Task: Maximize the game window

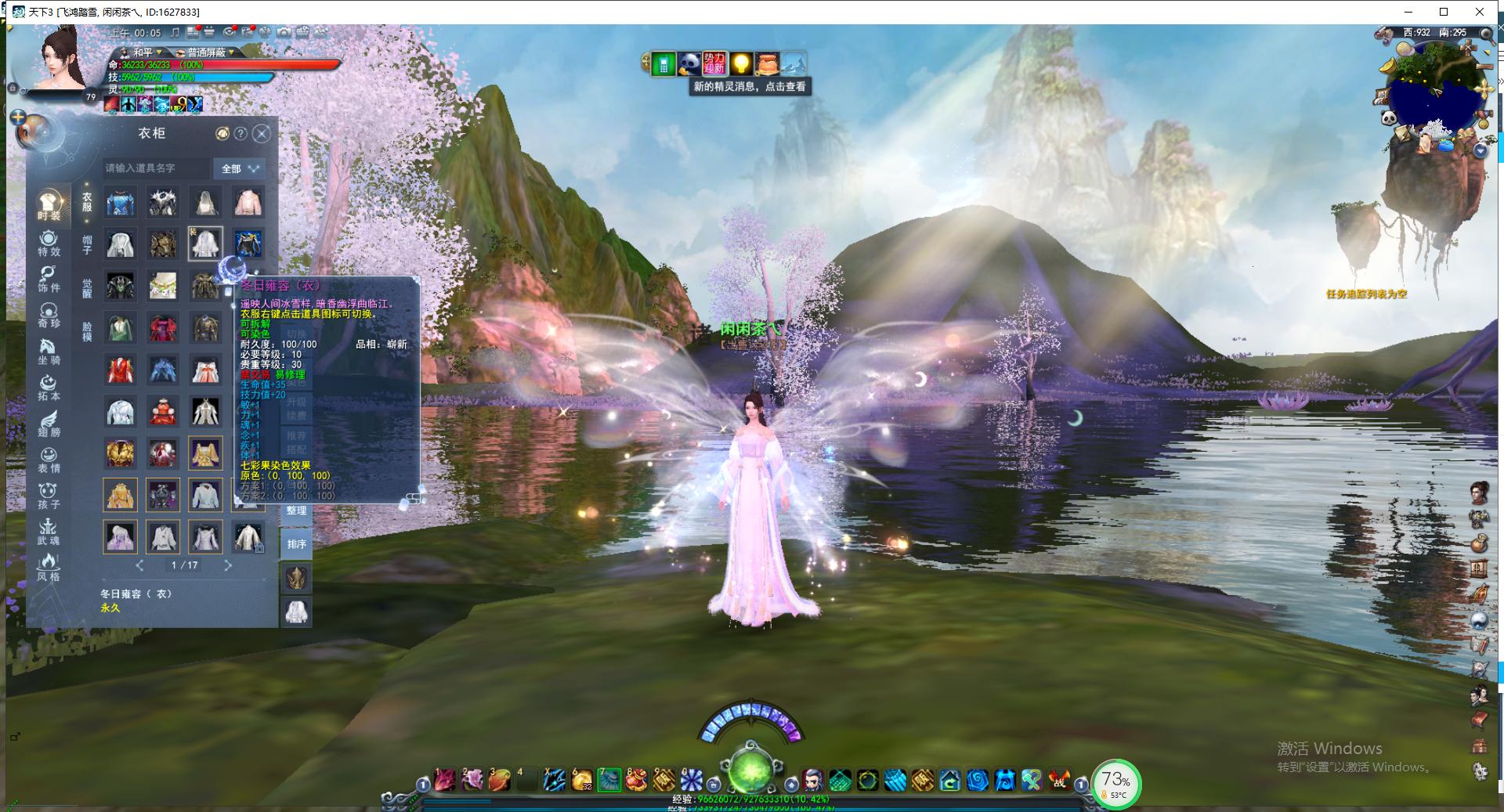Action: pos(1444,12)
